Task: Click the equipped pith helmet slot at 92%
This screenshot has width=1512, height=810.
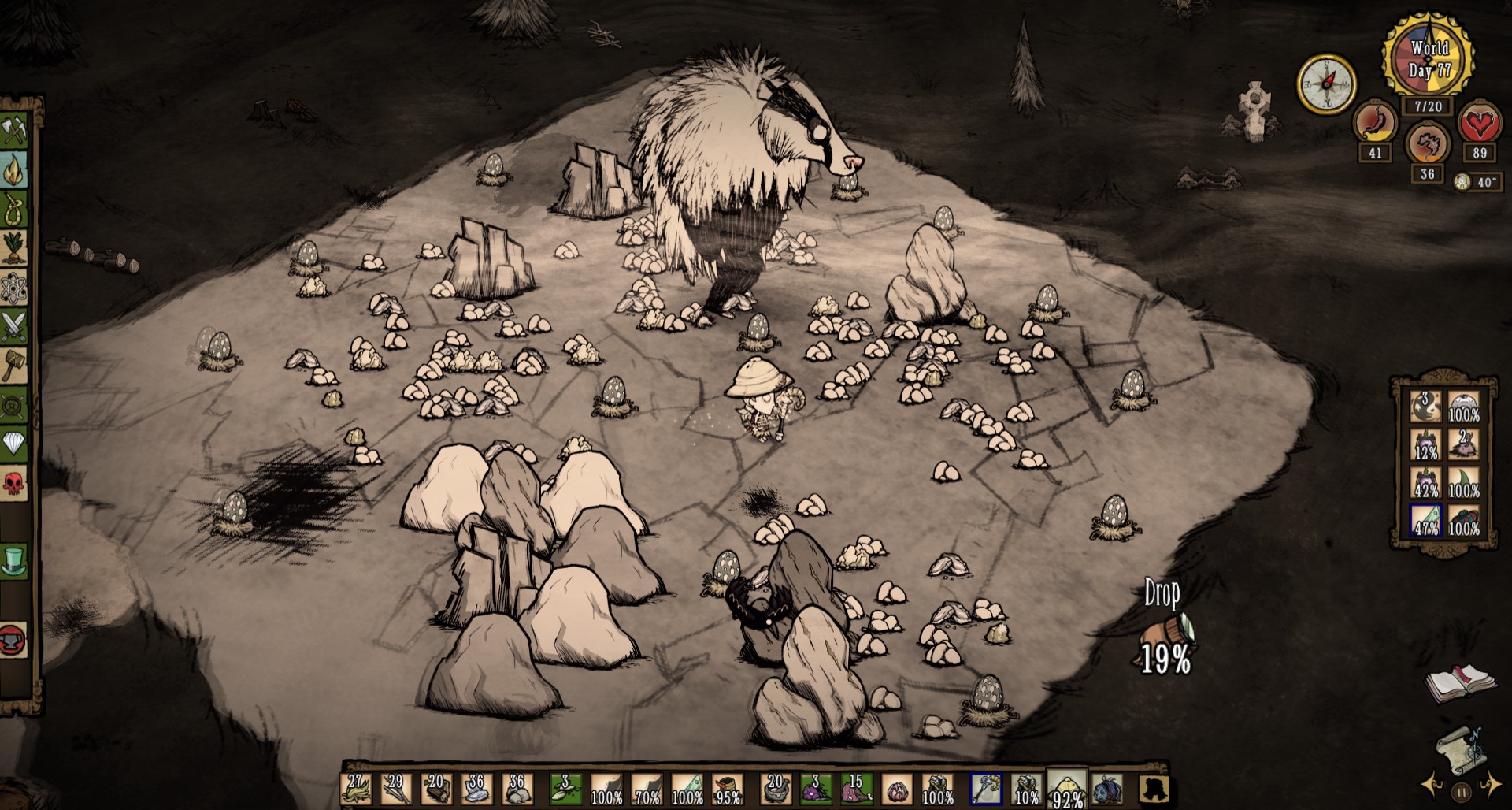Action: tap(1066, 789)
